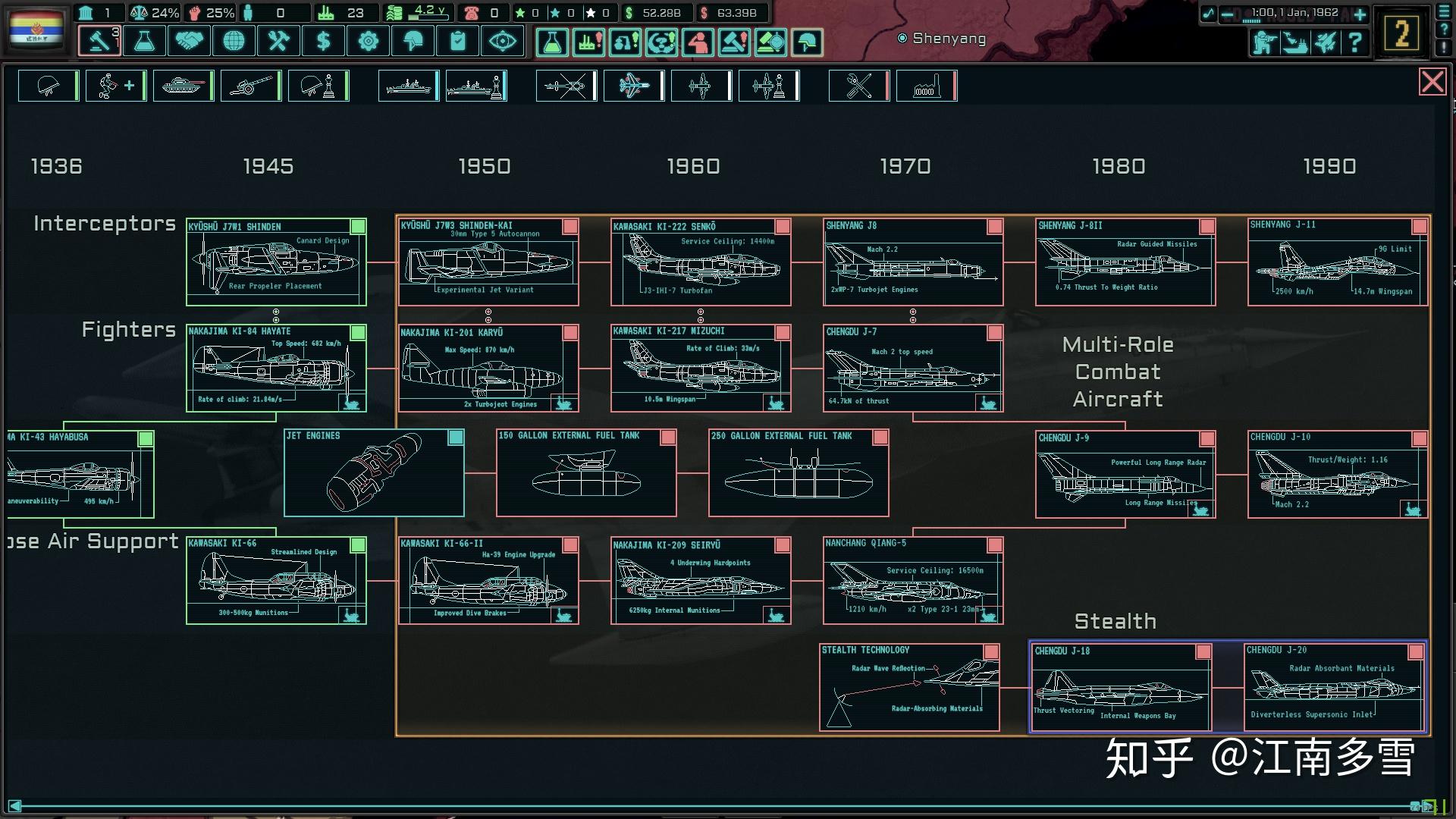Choose the Chengdu J-10 multi-role aircraft
1456x819 pixels.
tap(1338, 475)
